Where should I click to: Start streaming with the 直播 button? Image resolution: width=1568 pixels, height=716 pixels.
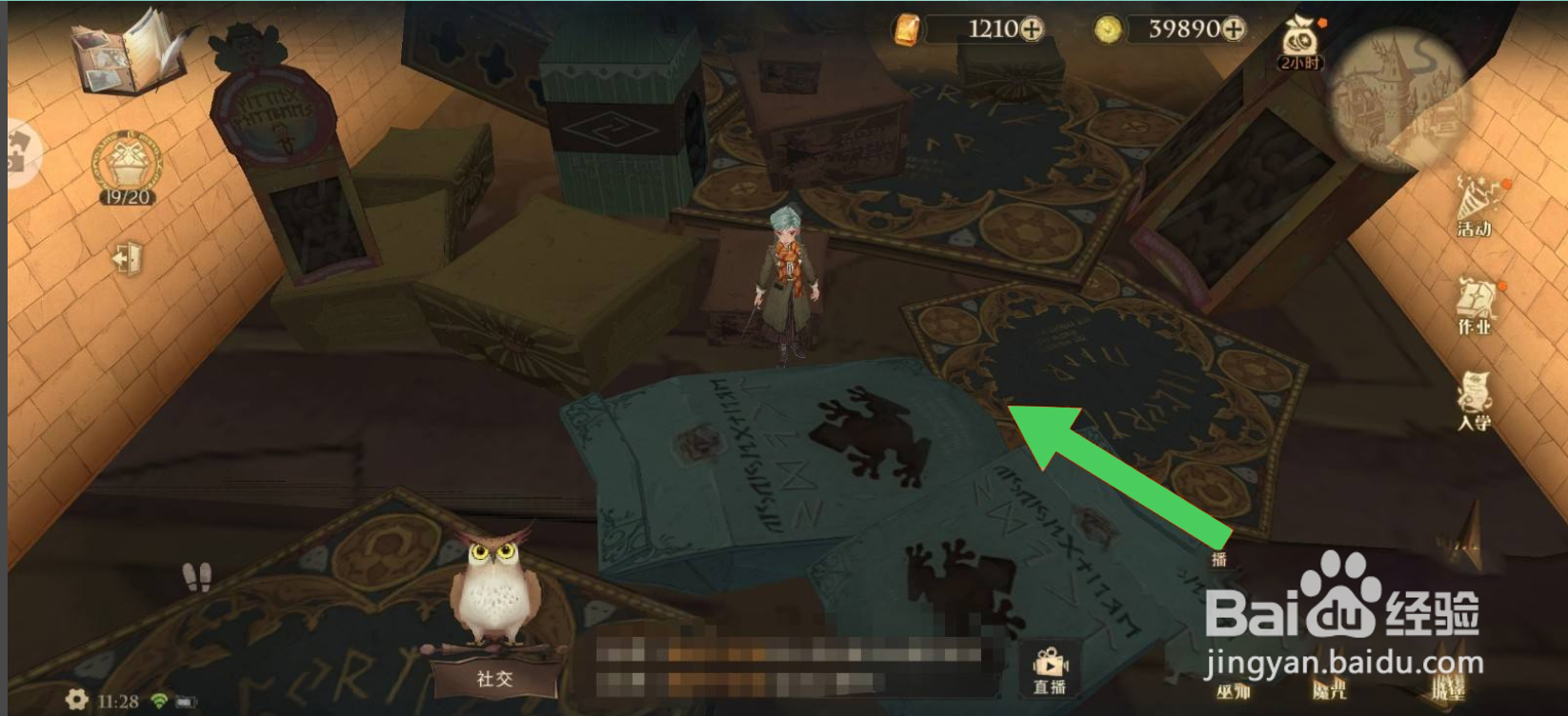coord(1051,667)
